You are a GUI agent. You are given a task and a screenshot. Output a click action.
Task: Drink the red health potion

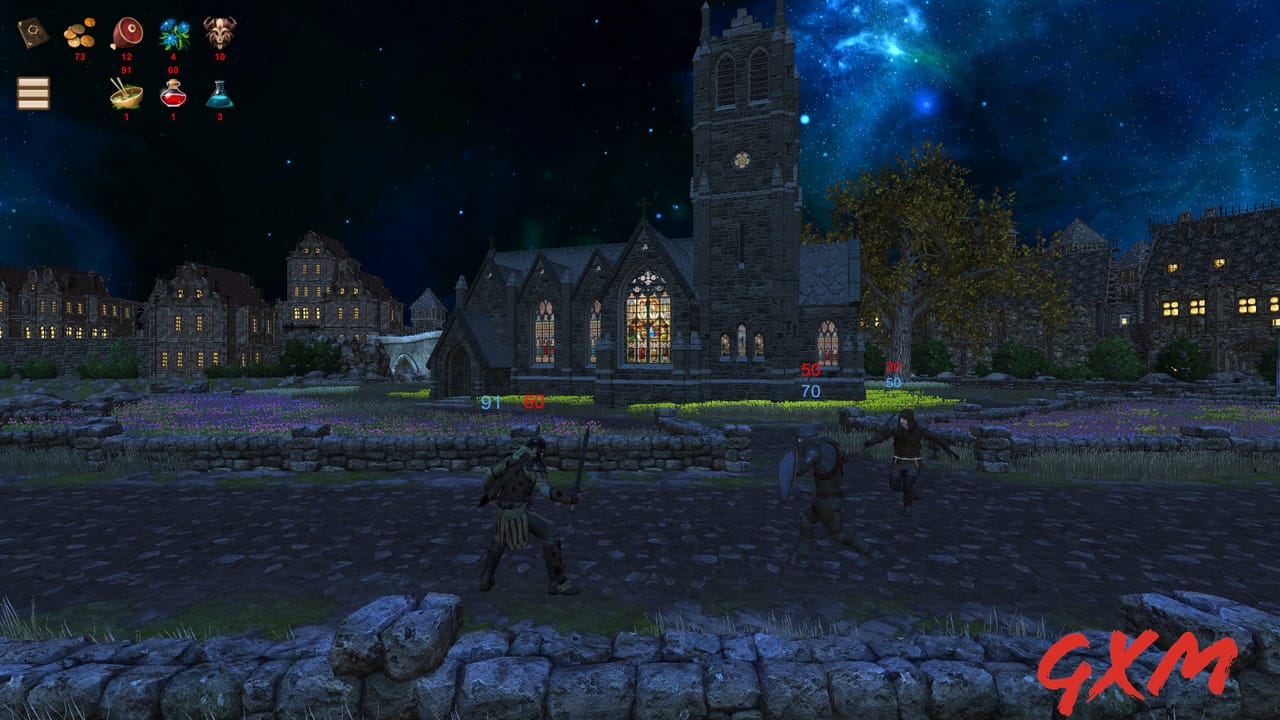171,94
